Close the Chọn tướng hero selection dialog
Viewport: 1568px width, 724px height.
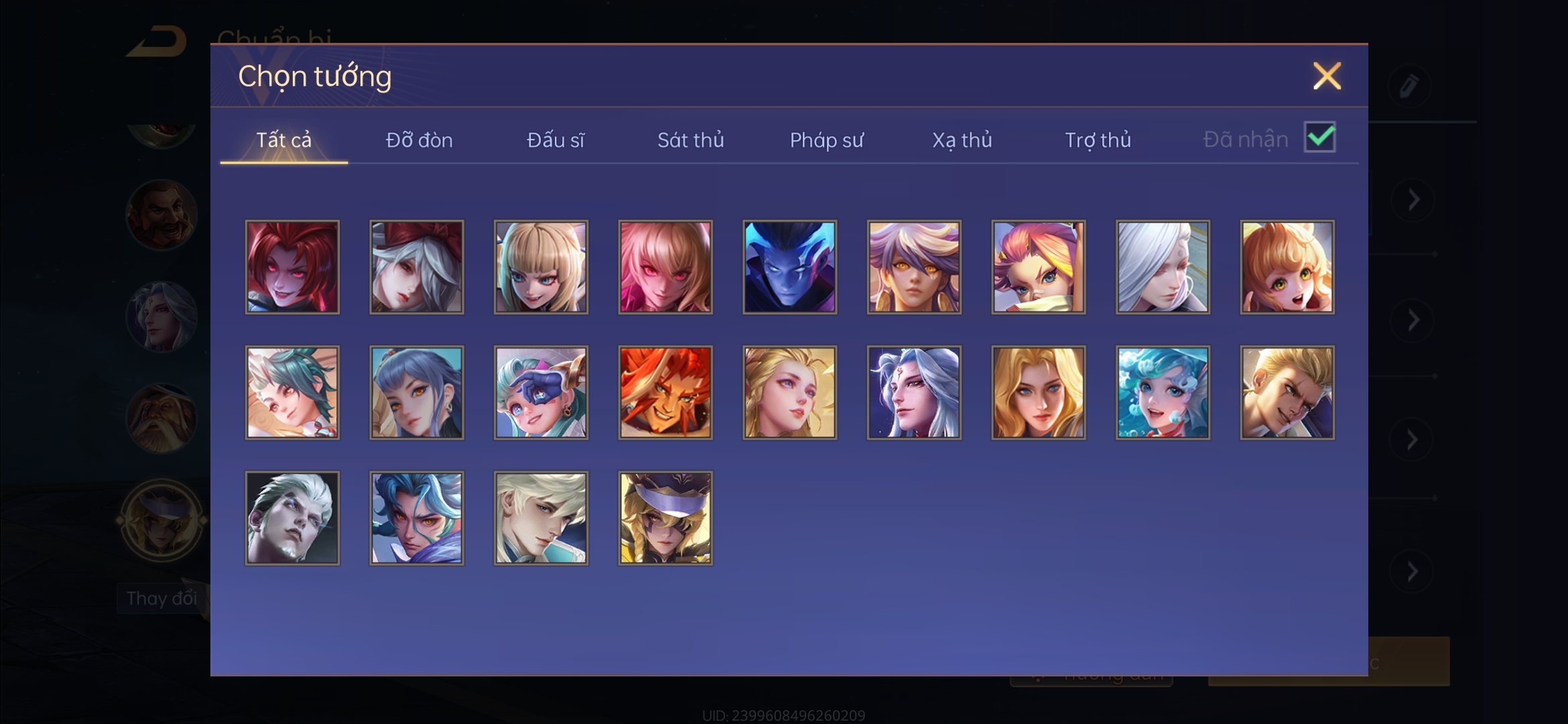1327,76
